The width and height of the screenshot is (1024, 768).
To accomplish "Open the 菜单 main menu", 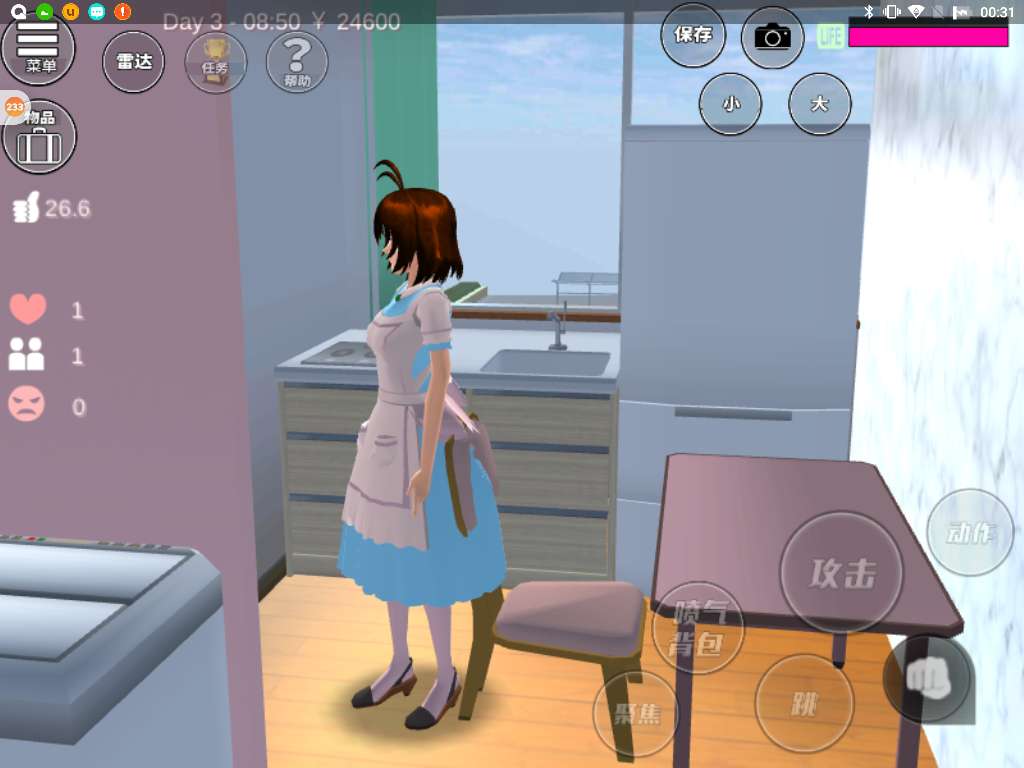I will (40, 47).
